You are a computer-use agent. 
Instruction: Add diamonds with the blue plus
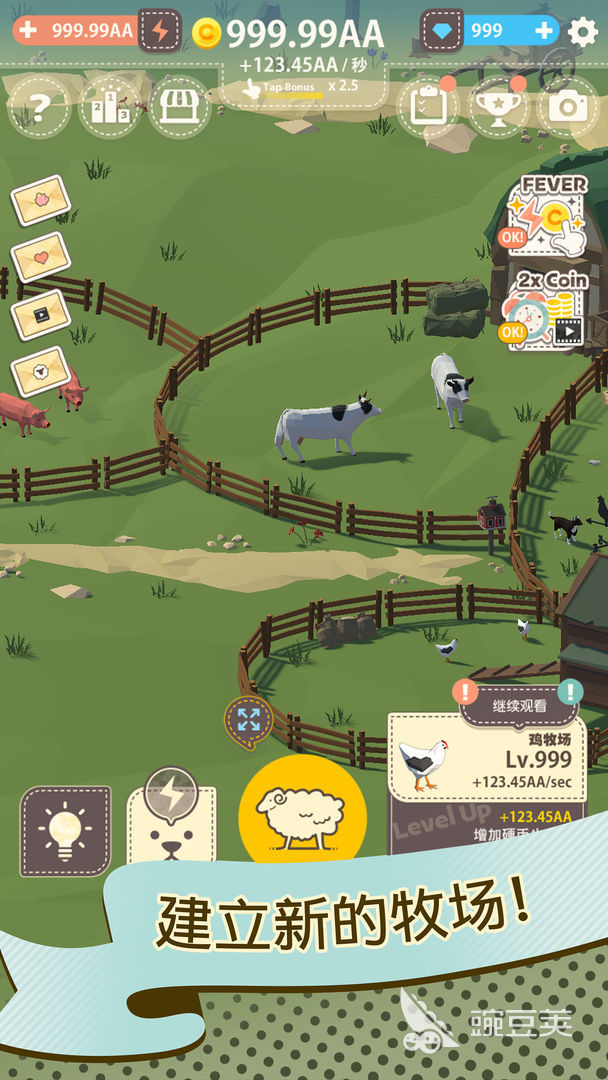[x=544, y=31]
